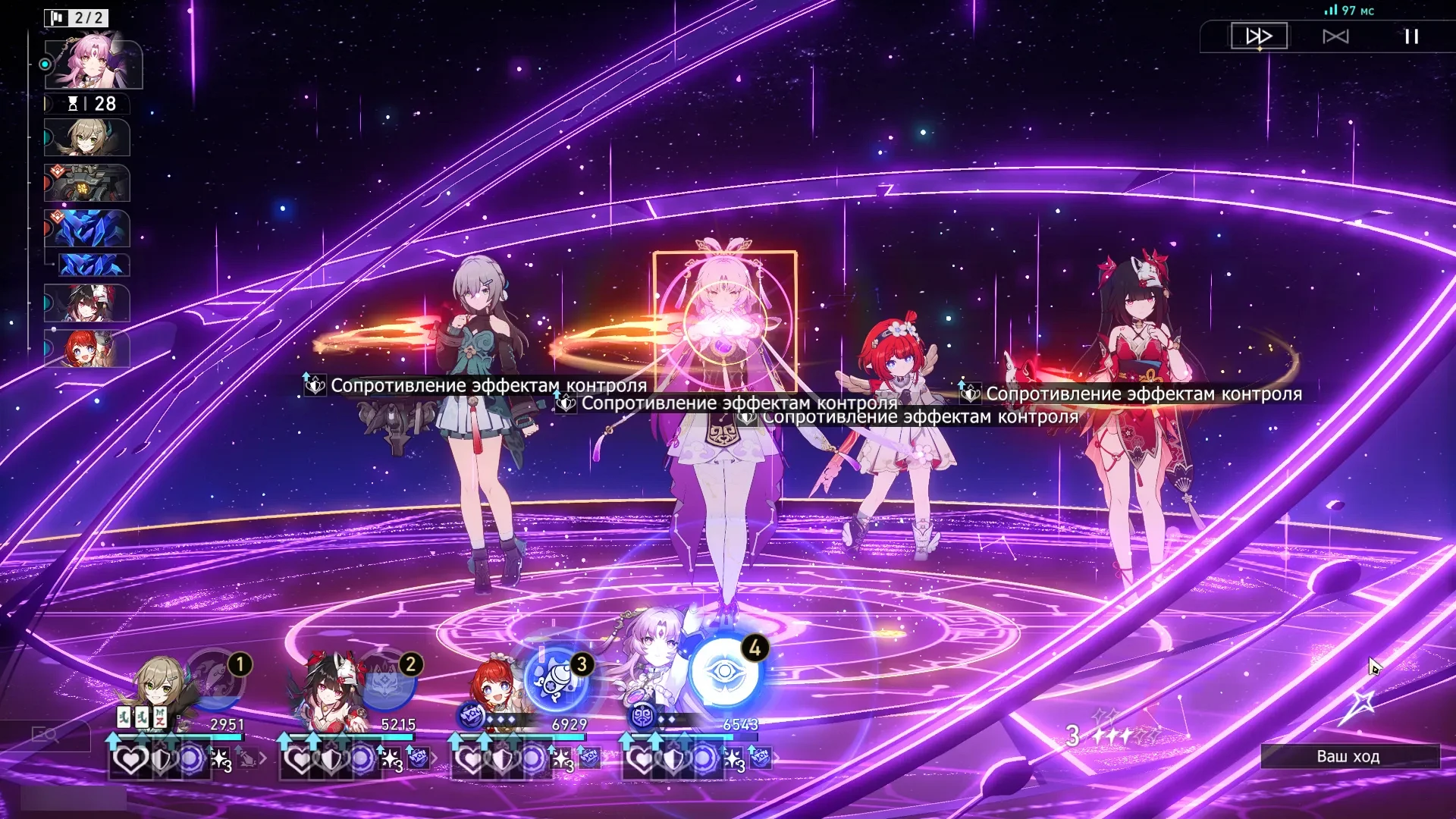Screen dimensions: 1456x819
Task: Click the pink-haired character at top of turn order
Action: tap(93, 62)
